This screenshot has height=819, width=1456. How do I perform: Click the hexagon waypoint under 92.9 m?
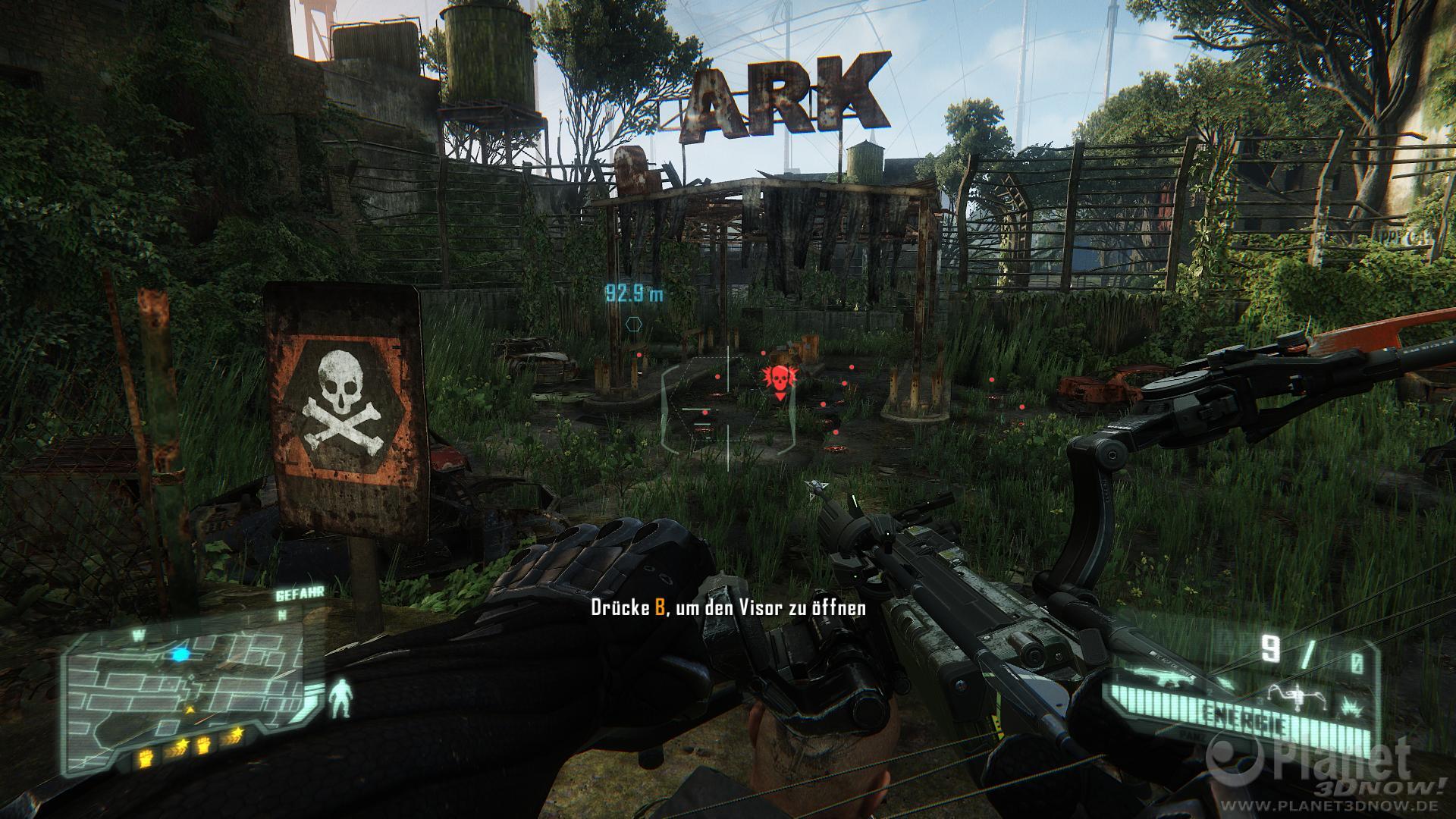633,324
